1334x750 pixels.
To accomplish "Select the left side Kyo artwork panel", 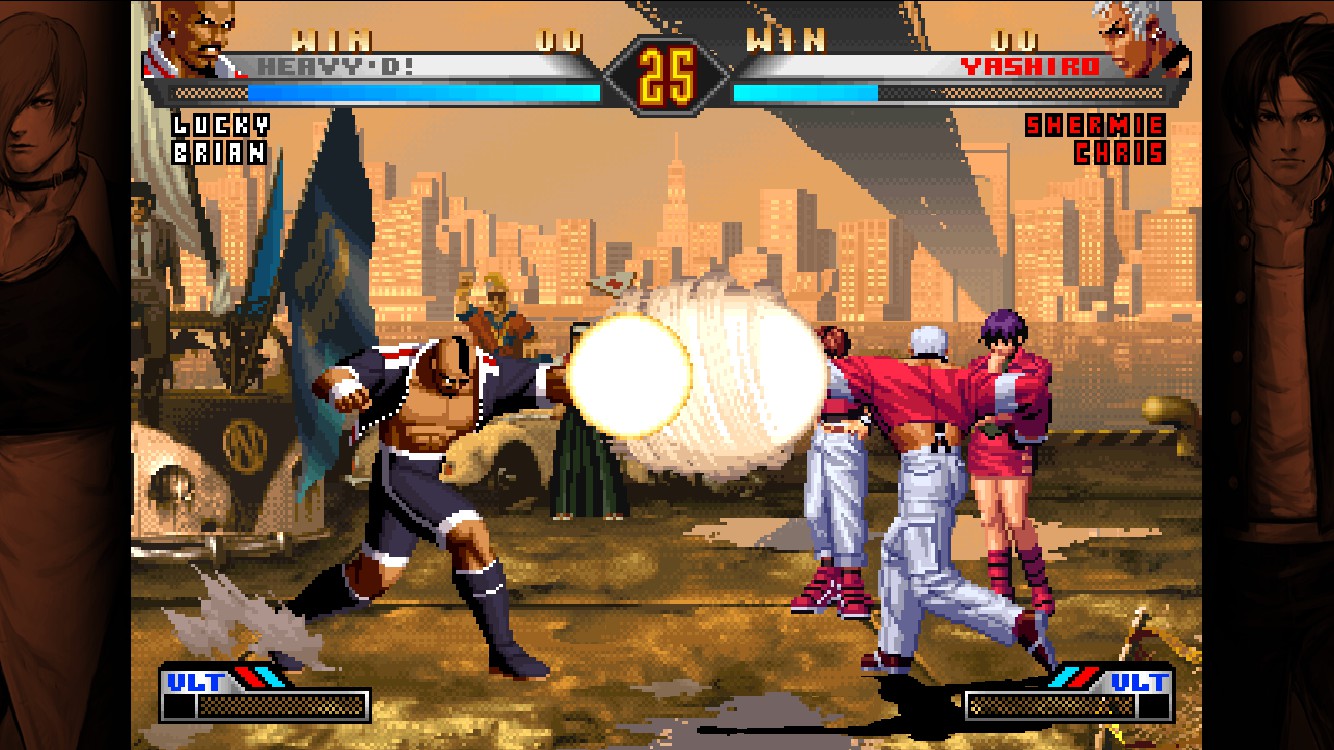I will click(x=60, y=375).
